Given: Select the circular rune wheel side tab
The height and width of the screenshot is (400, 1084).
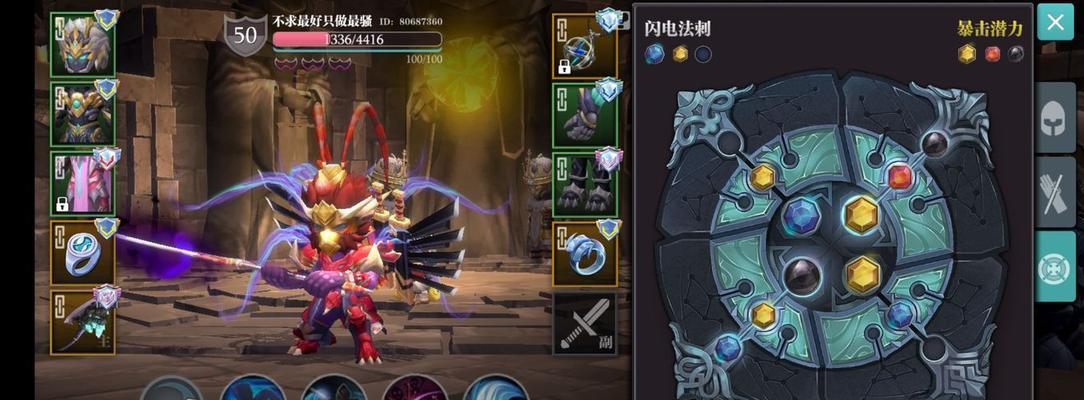Looking at the screenshot, I should (1055, 266).
